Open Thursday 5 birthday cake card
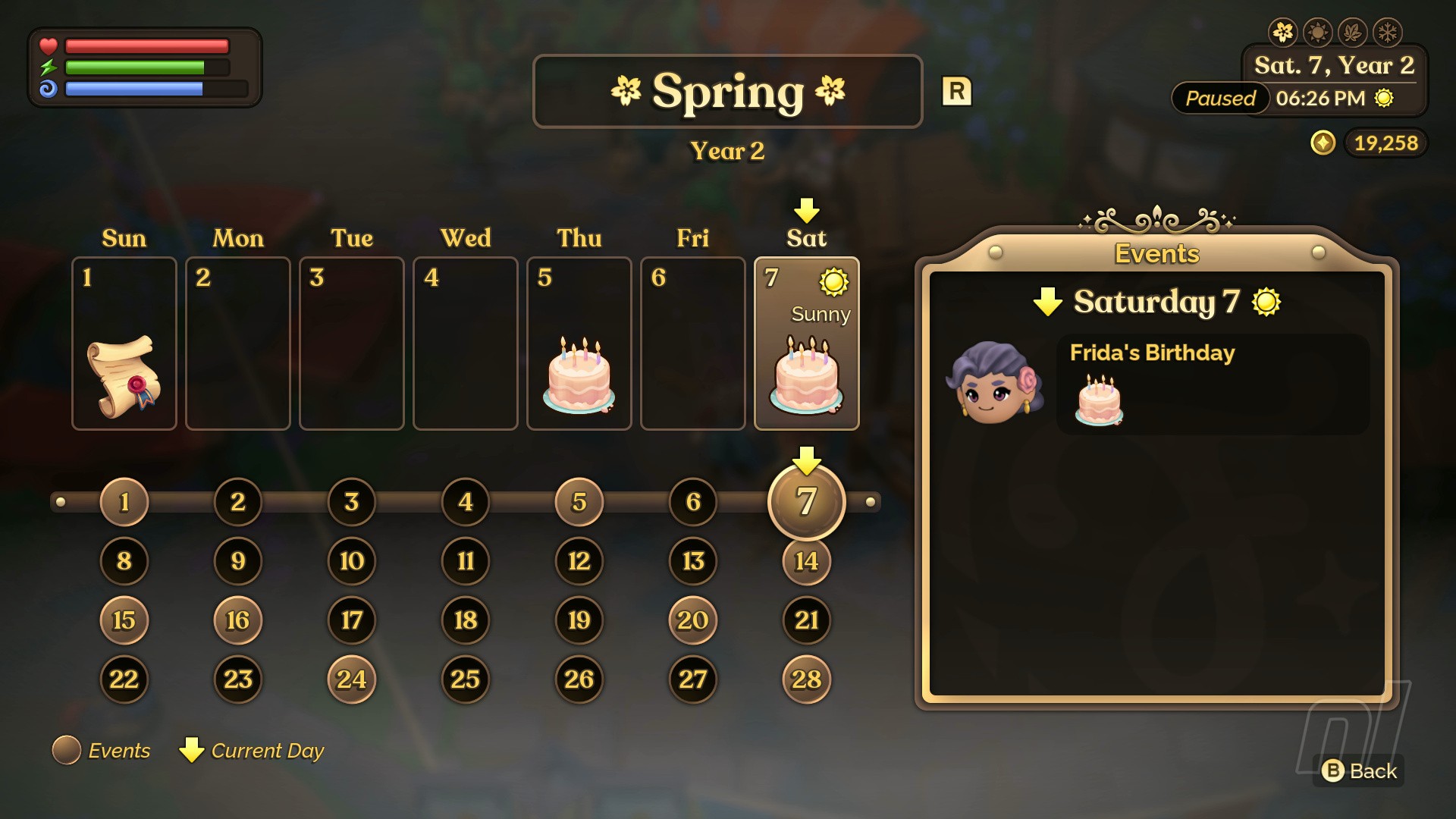The width and height of the screenshot is (1456, 819). click(579, 344)
